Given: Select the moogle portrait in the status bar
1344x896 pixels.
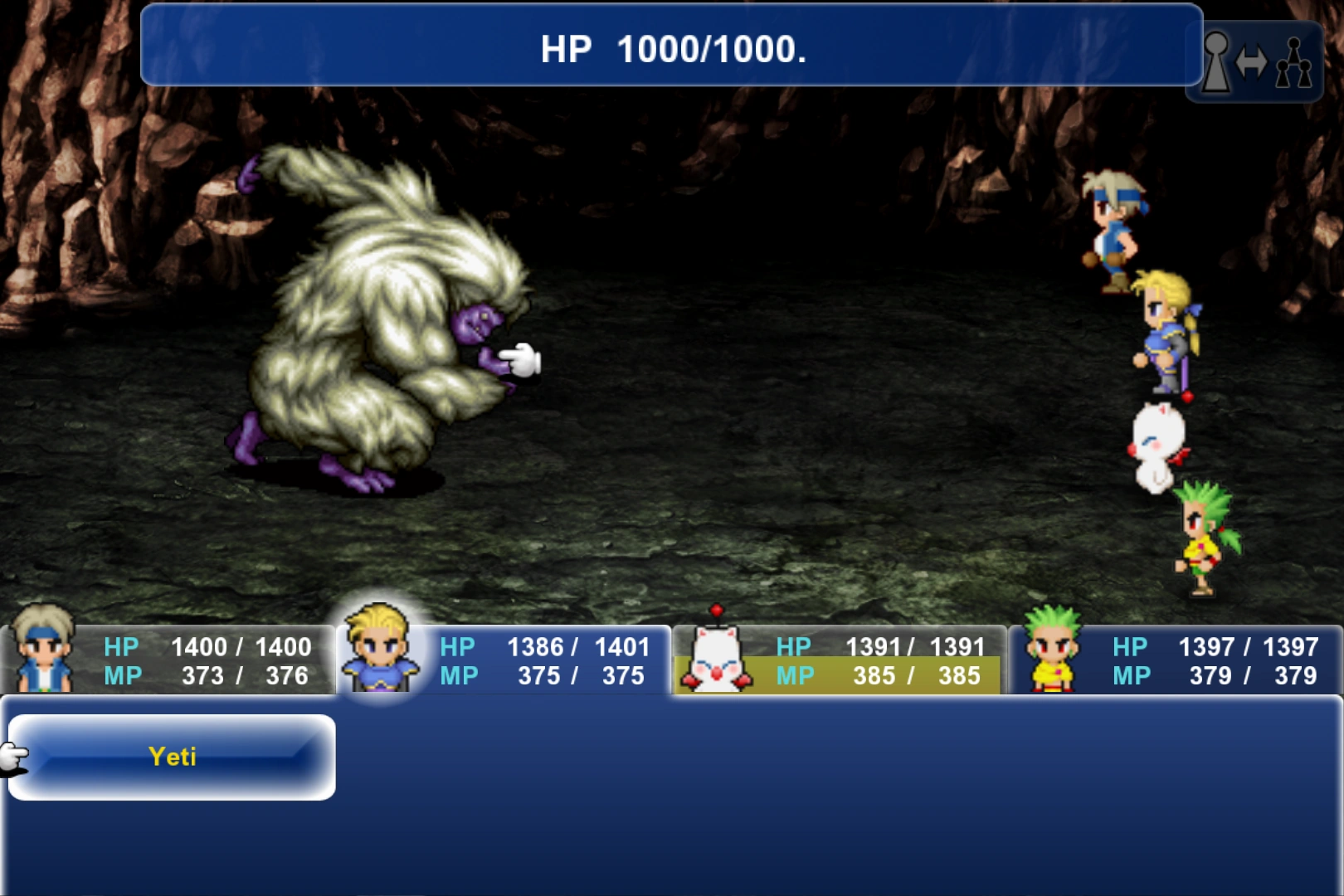Looking at the screenshot, I should click(718, 660).
